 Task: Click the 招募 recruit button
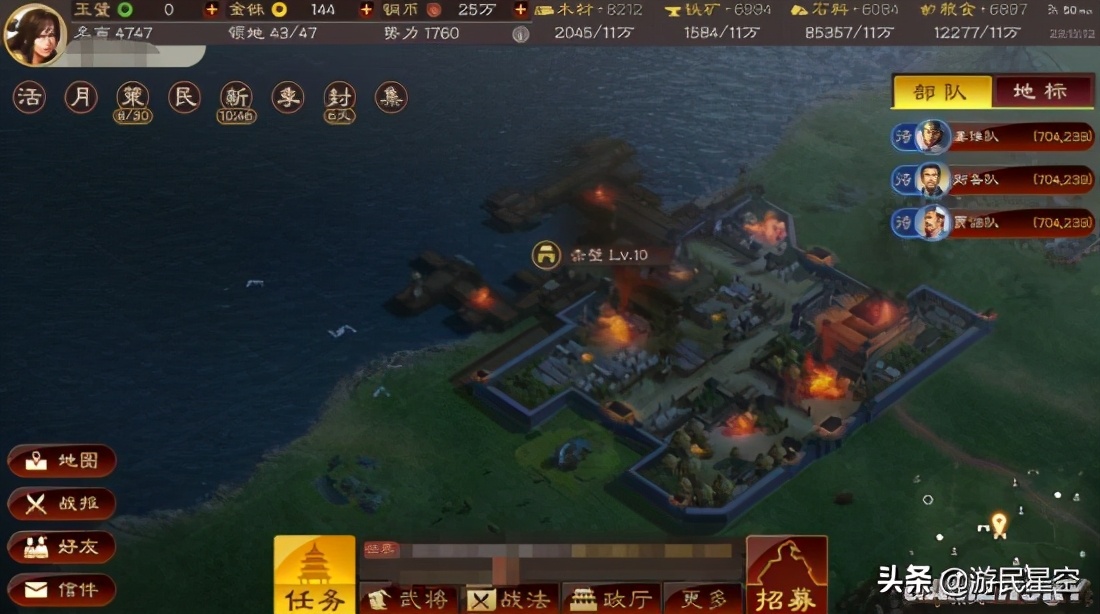click(787, 575)
